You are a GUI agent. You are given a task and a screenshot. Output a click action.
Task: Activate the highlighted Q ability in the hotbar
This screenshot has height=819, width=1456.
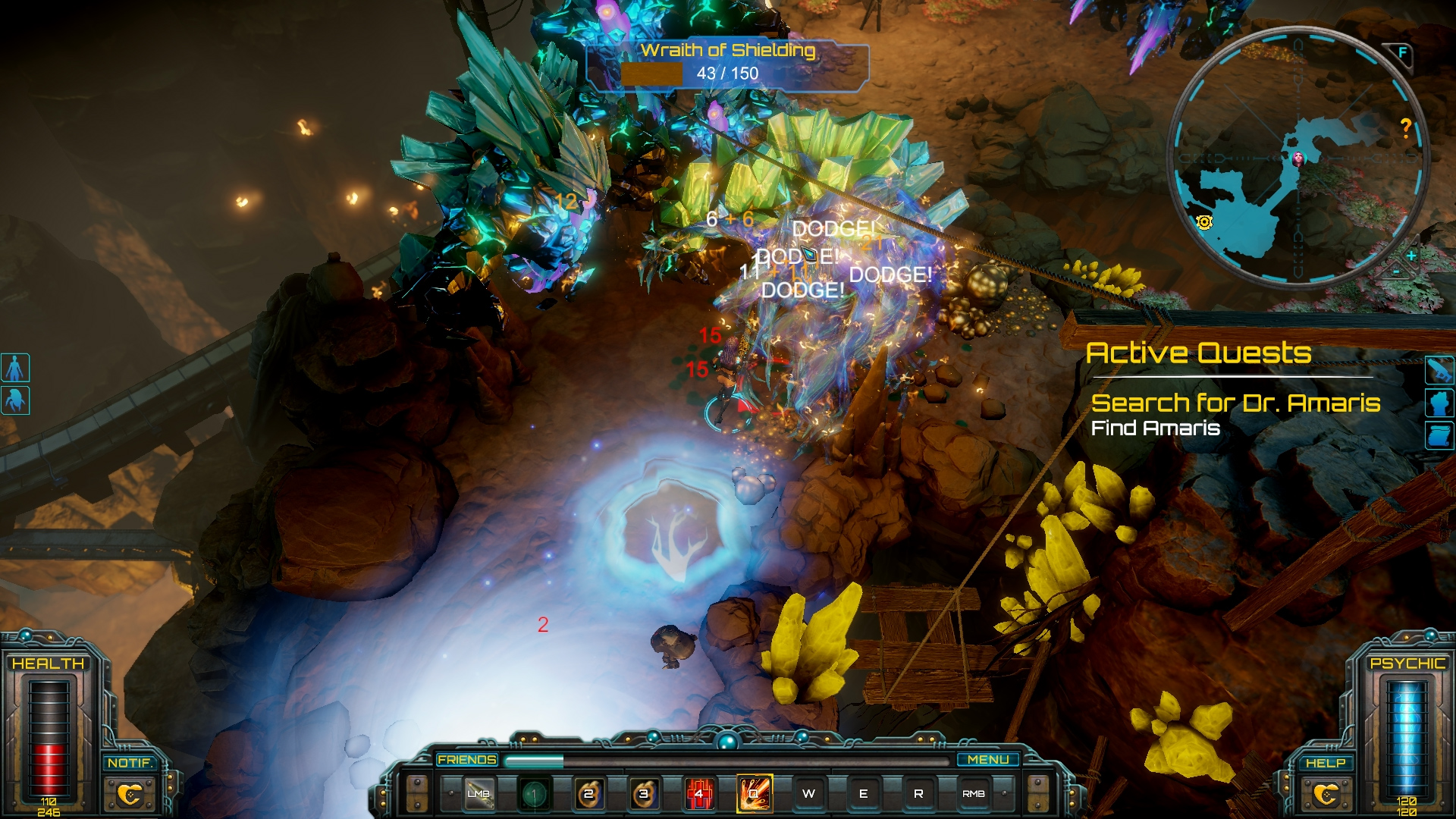click(x=755, y=794)
